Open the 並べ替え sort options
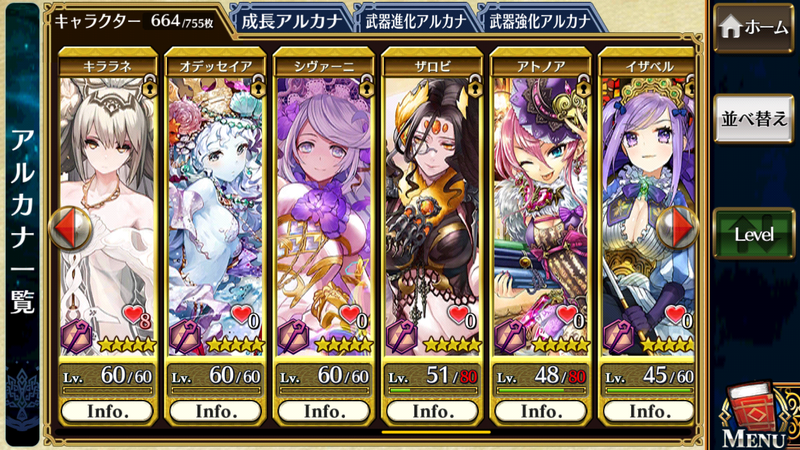 coord(755,117)
